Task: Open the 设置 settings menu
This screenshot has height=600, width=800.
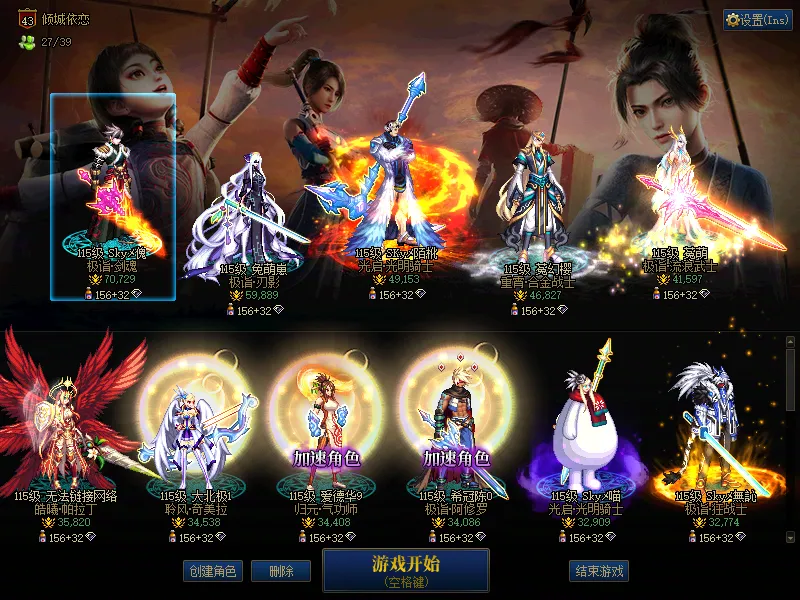Action: (x=757, y=20)
